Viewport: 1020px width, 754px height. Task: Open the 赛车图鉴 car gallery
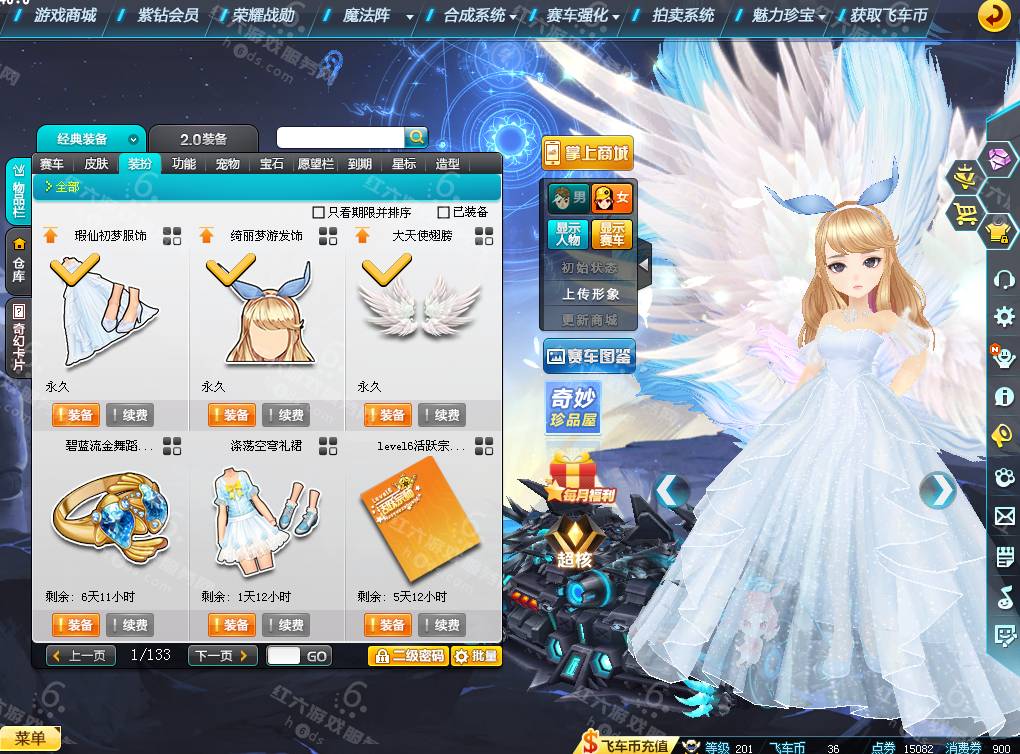pos(590,356)
